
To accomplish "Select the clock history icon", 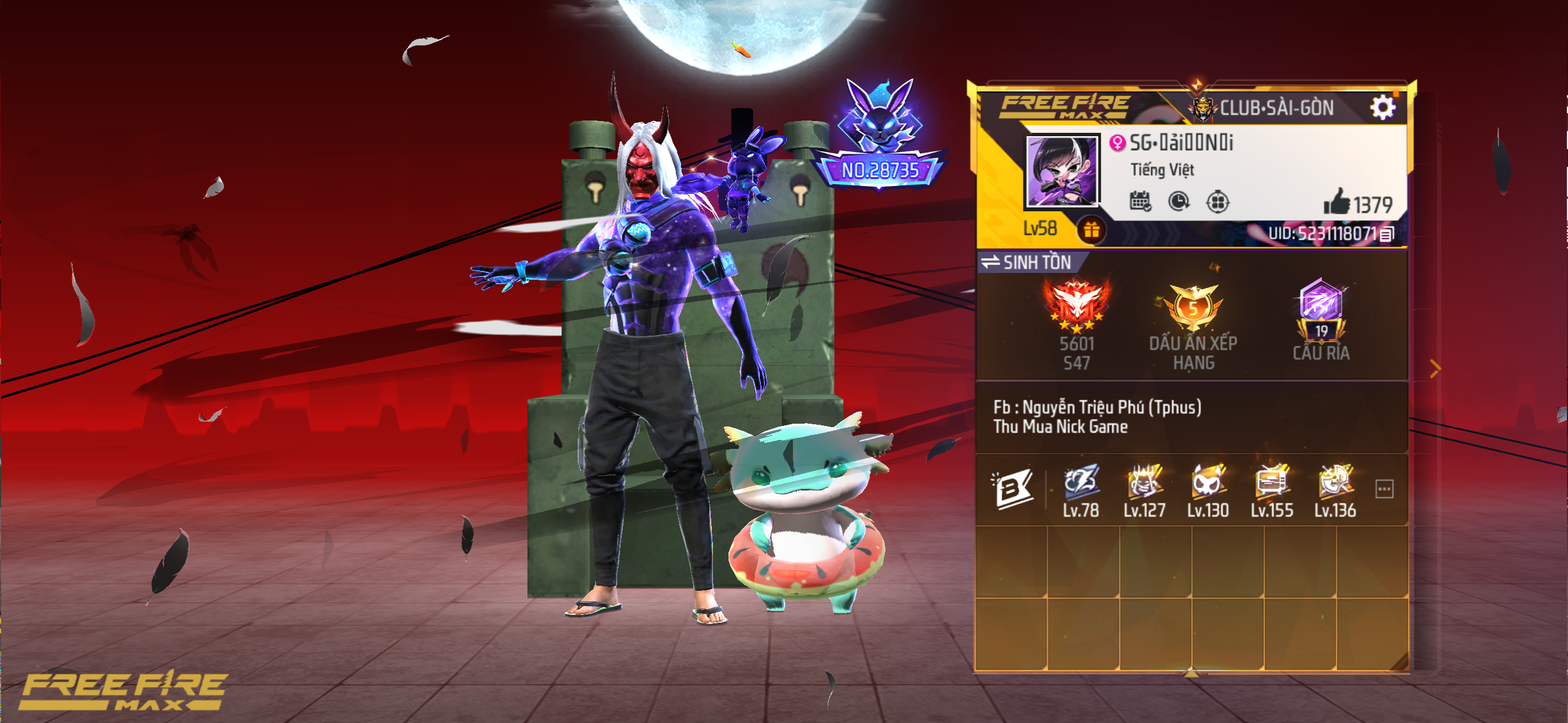I will click(x=1178, y=201).
